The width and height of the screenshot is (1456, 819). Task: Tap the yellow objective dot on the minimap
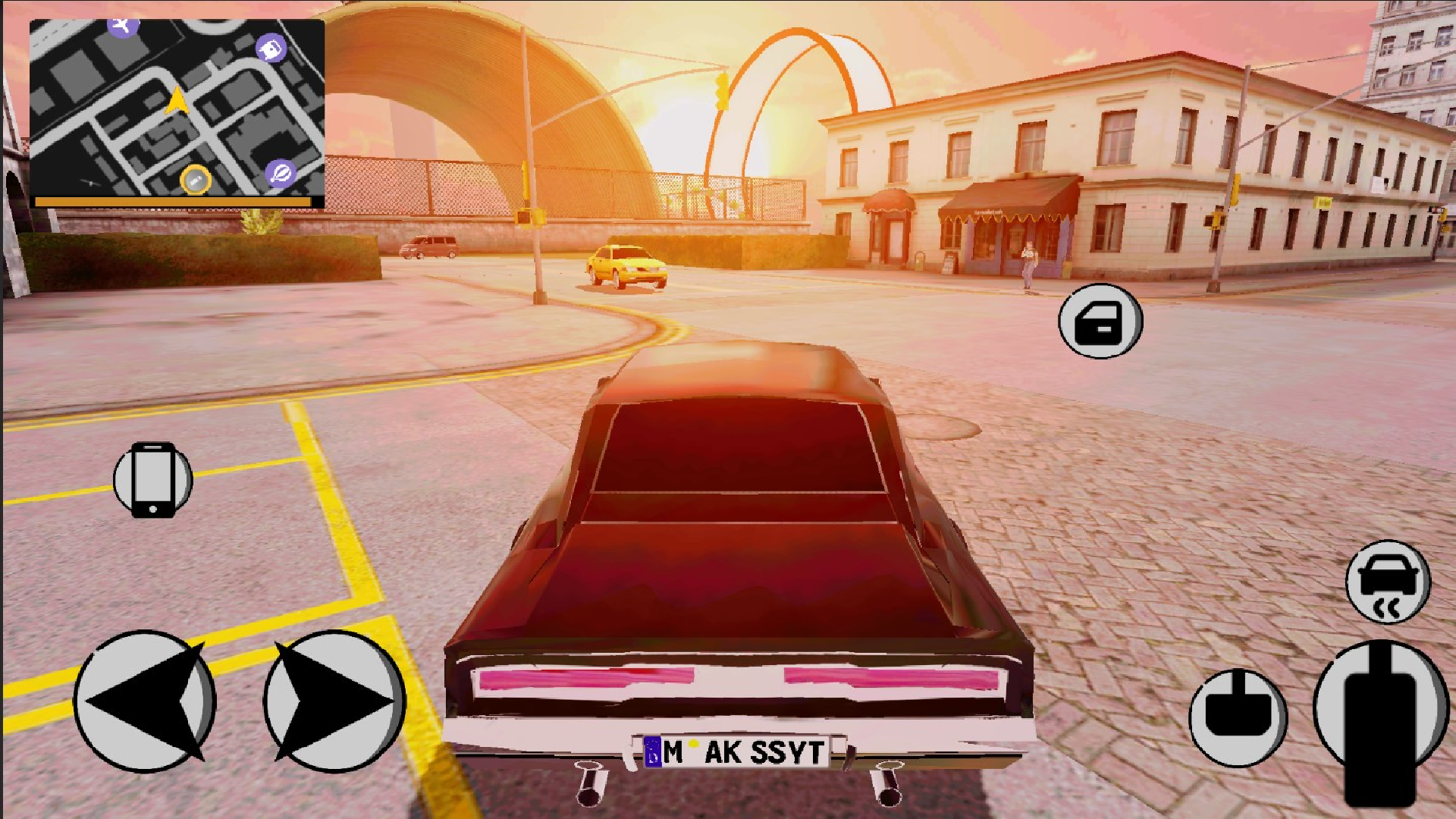[x=194, y=180]
